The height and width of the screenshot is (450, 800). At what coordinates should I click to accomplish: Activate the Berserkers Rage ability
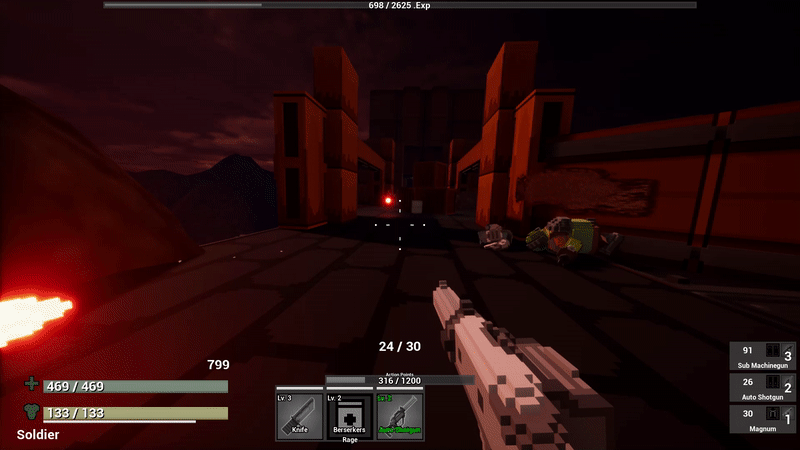click(x=349, y=416)
